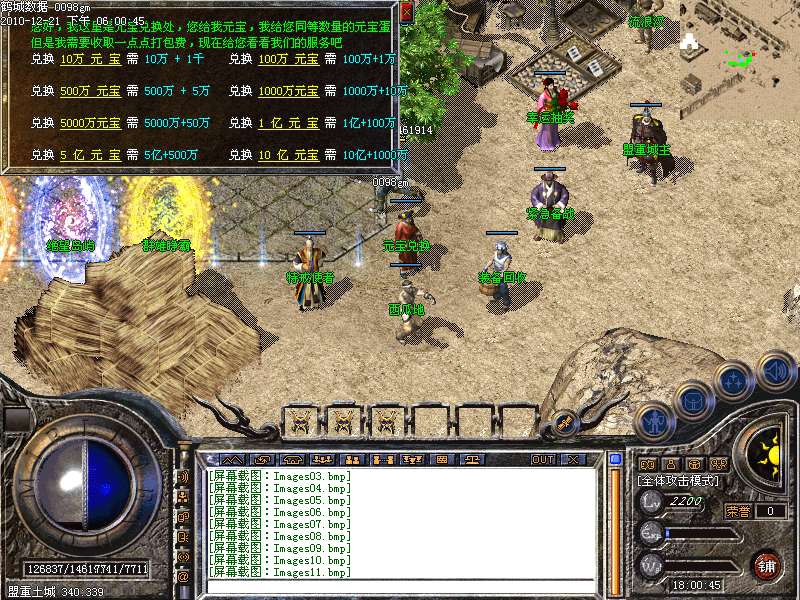Click the OUT button above chat

tap(542, 460)
